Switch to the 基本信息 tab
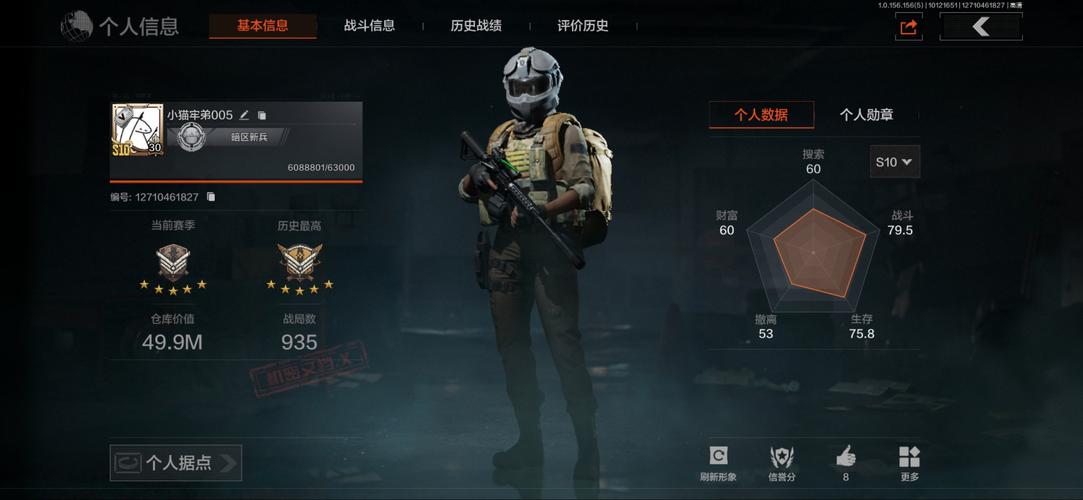Viewport: 1083px width, 500px height. [263, 26]
